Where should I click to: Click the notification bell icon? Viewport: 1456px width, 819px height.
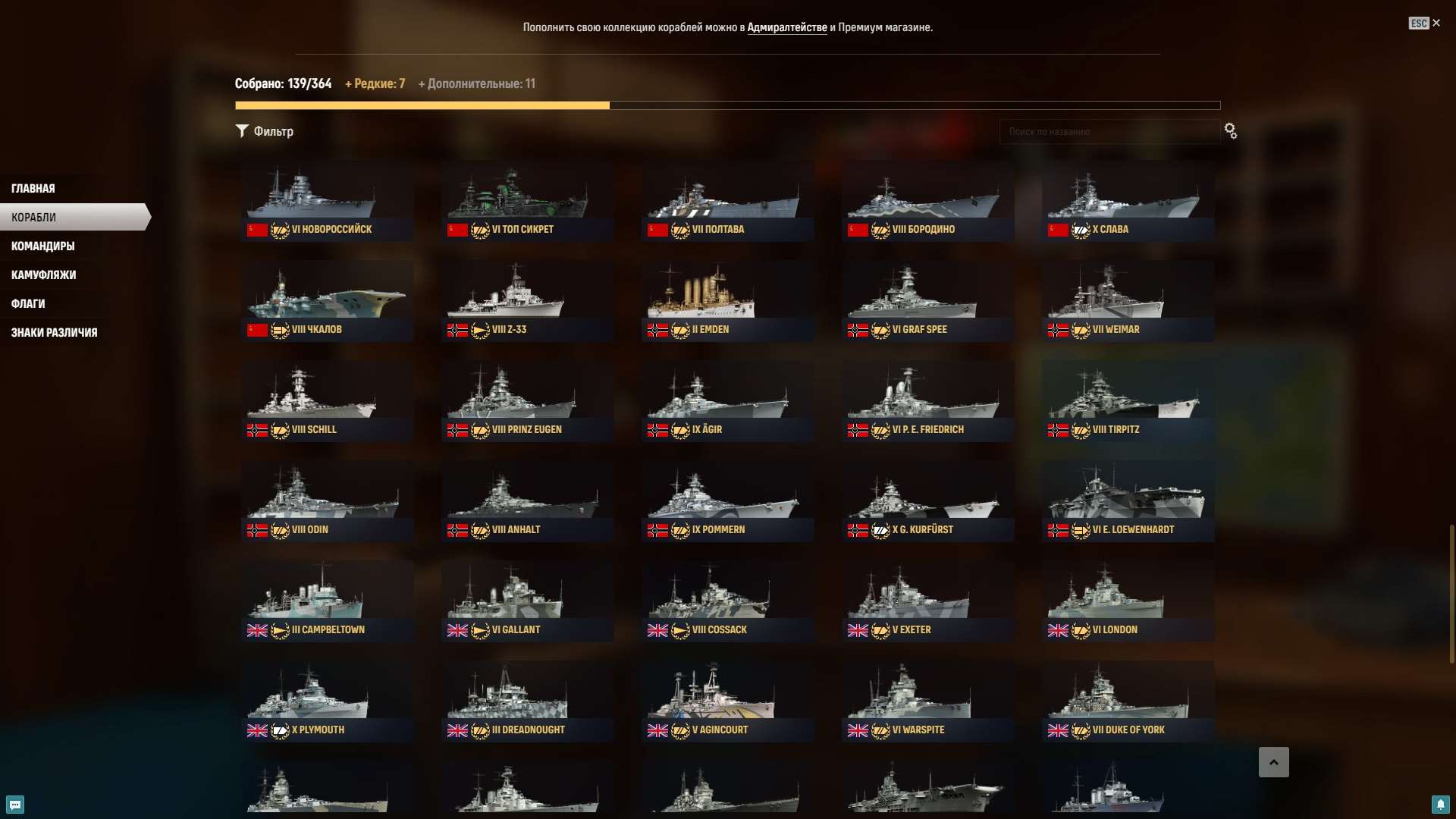pos(1442,805)
